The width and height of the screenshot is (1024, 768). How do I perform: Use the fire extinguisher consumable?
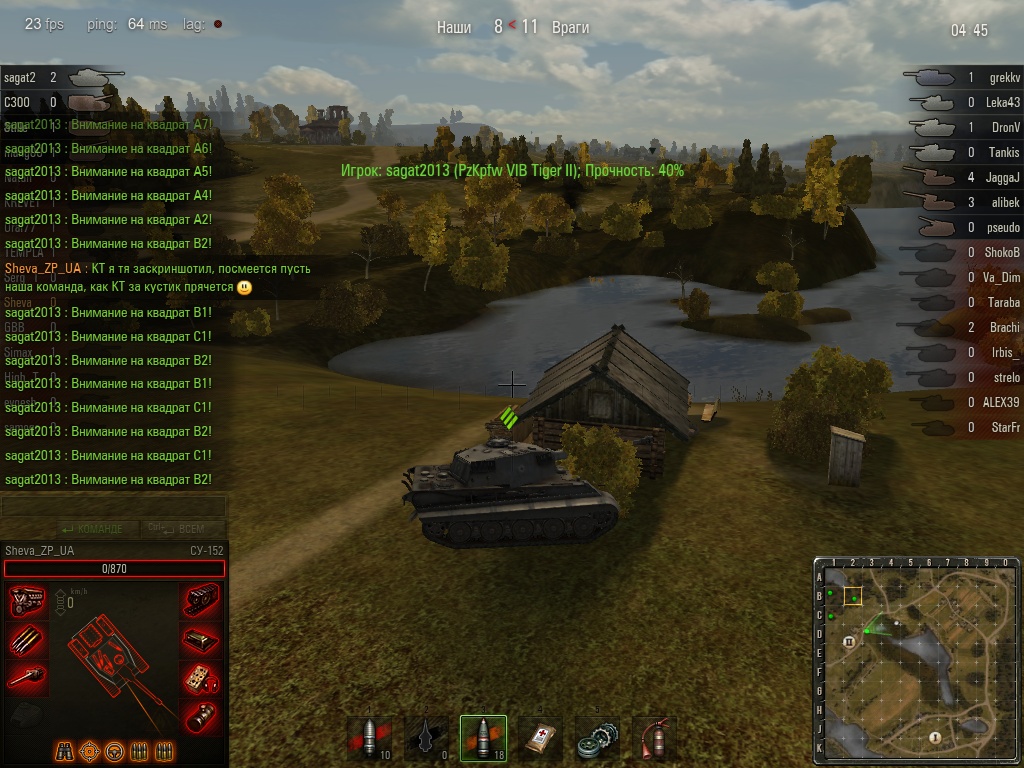click(654, 739)
